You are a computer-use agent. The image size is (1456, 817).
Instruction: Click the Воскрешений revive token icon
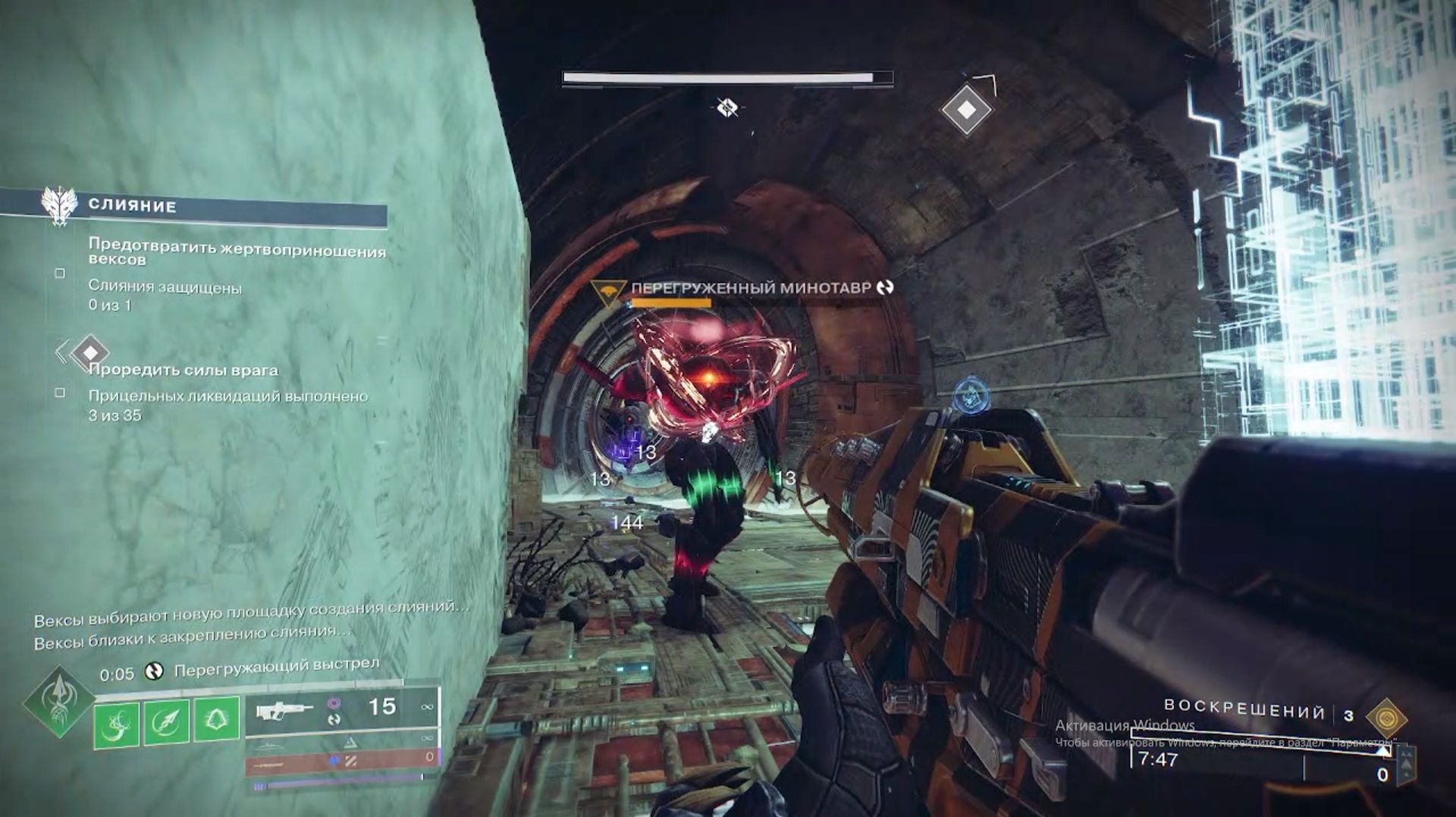point(1386,717)
